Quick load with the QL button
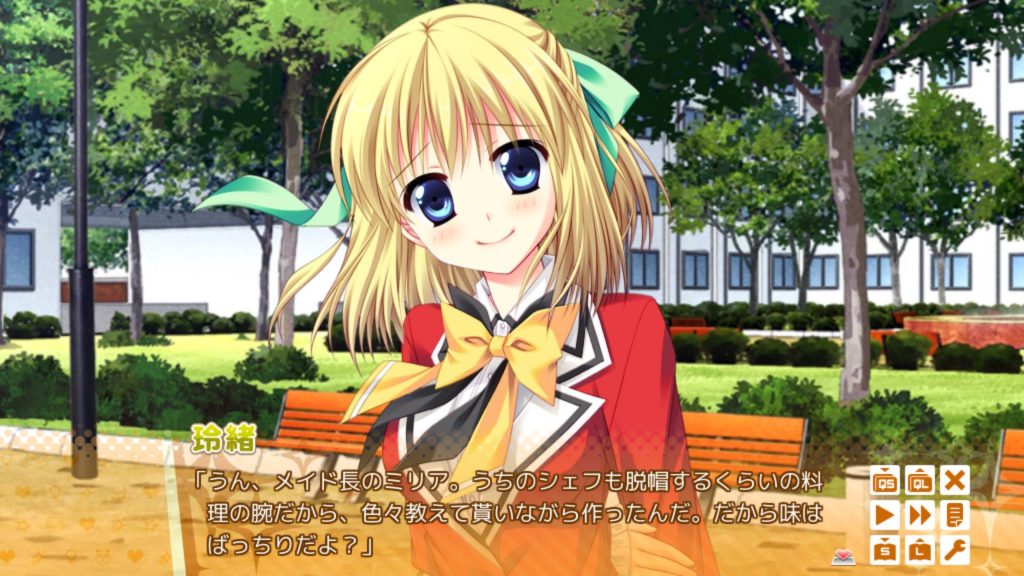The height and width of the screenshot is (576, 1024). point(920,480)
